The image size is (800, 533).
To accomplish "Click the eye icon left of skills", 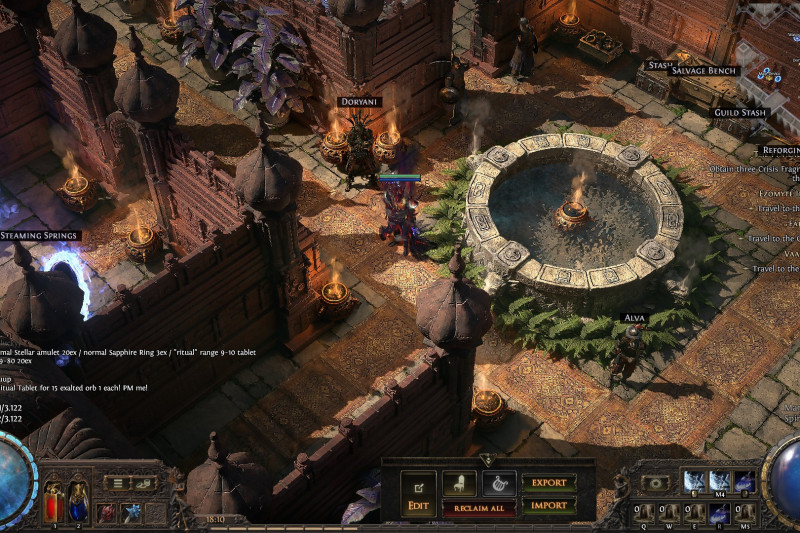I will [x=656, y=482].
